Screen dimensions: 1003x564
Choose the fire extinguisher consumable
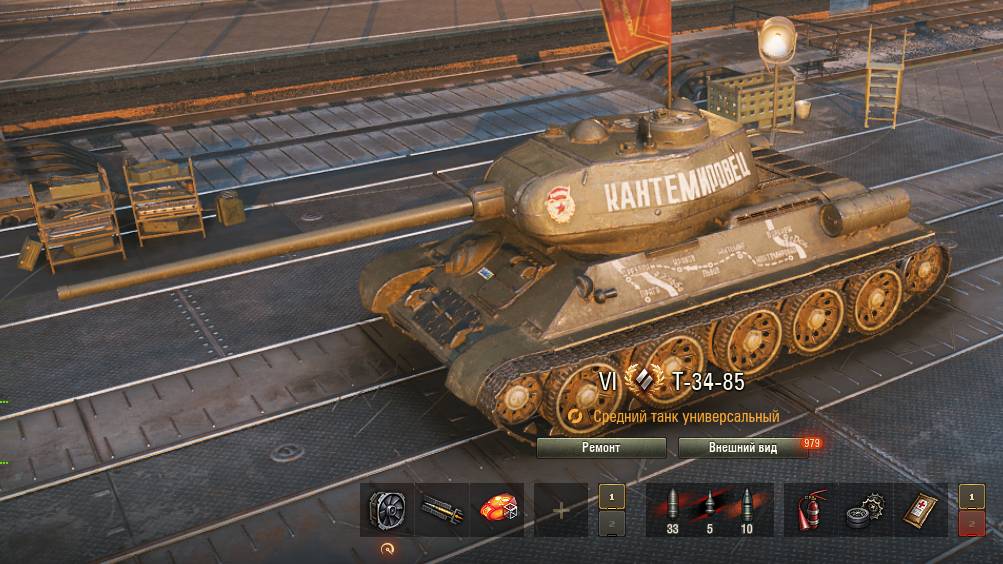[810, 510]
